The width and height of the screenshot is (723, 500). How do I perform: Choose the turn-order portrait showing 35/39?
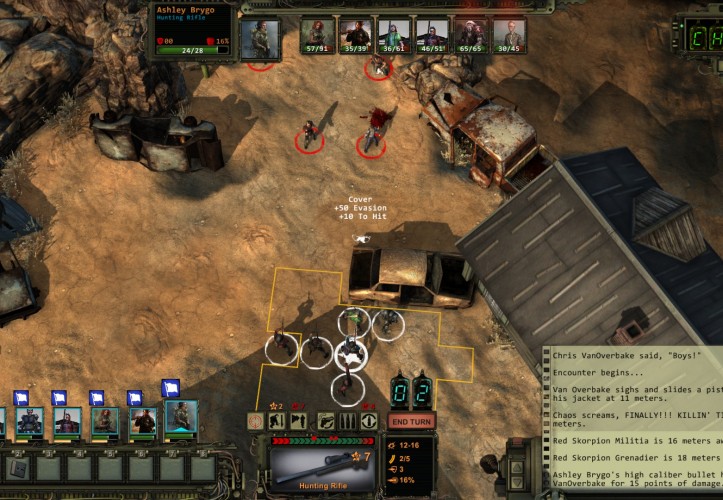pyautogui.click(x=356, y=34)
